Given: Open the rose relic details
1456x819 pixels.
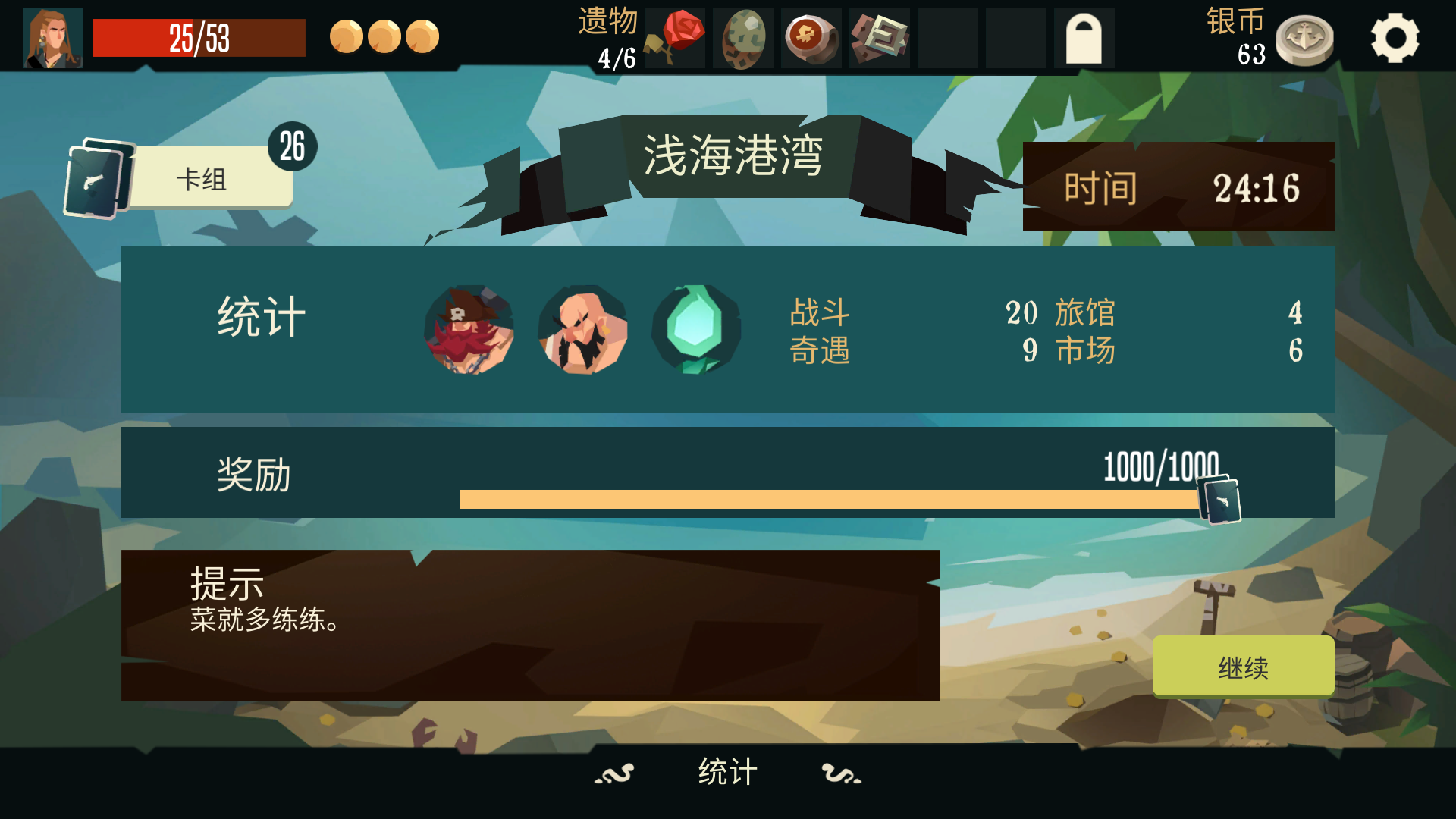Looking at the screenshot, I should [673, 38].
